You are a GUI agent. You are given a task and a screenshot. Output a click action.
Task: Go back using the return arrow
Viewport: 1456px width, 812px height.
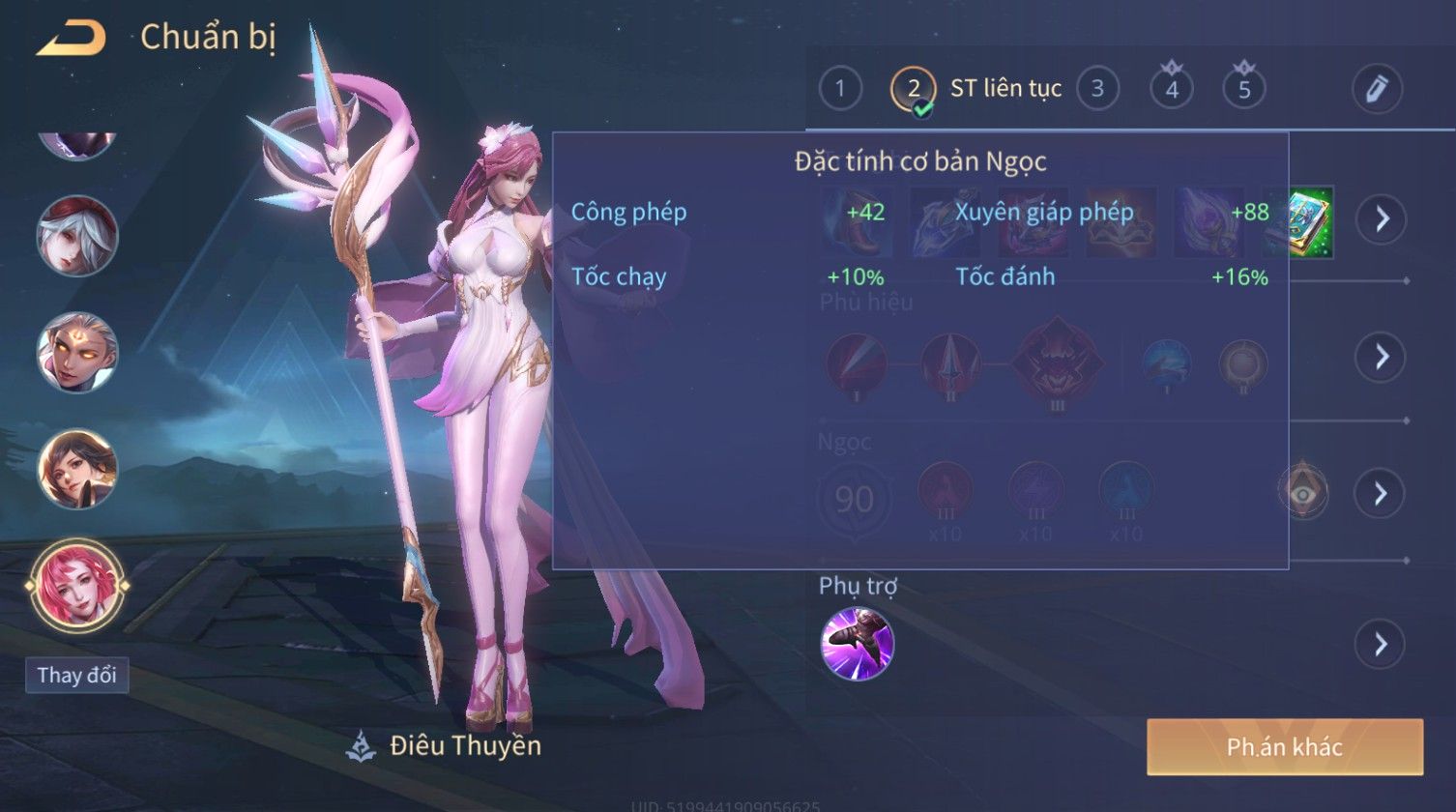72,39
